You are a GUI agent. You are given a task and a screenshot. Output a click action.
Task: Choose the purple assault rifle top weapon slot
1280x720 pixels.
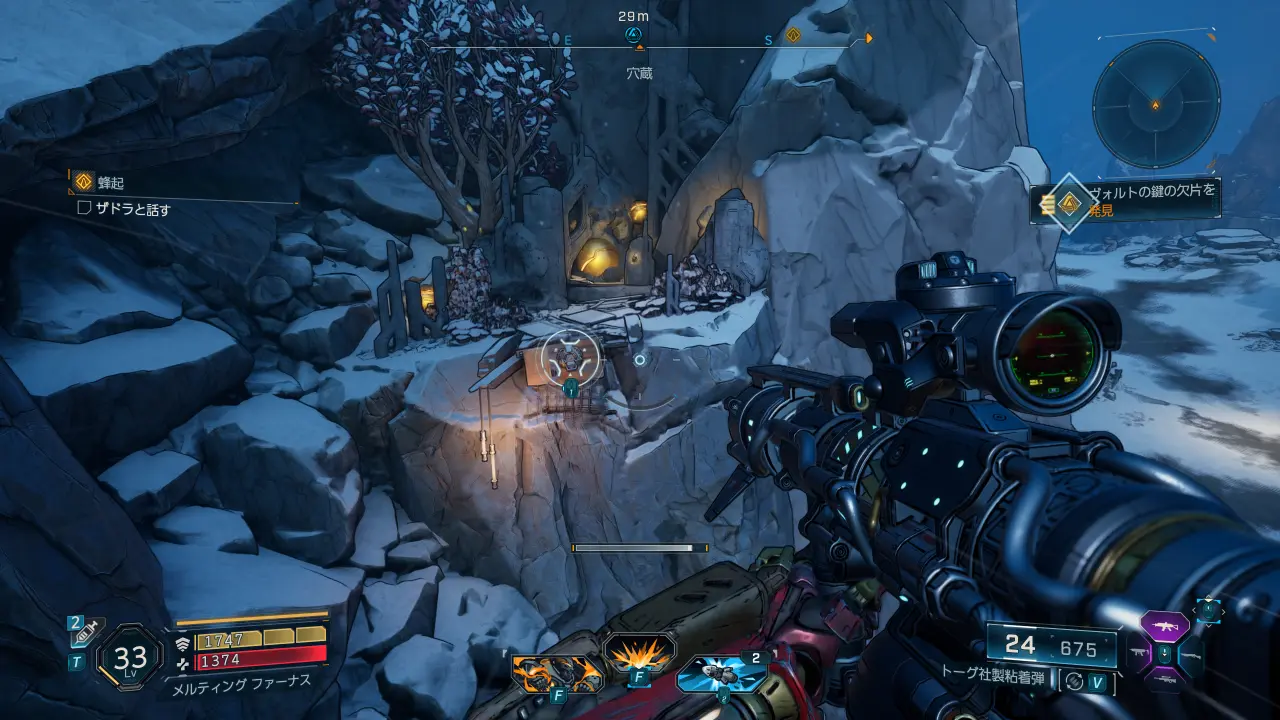pos(1164,626)
